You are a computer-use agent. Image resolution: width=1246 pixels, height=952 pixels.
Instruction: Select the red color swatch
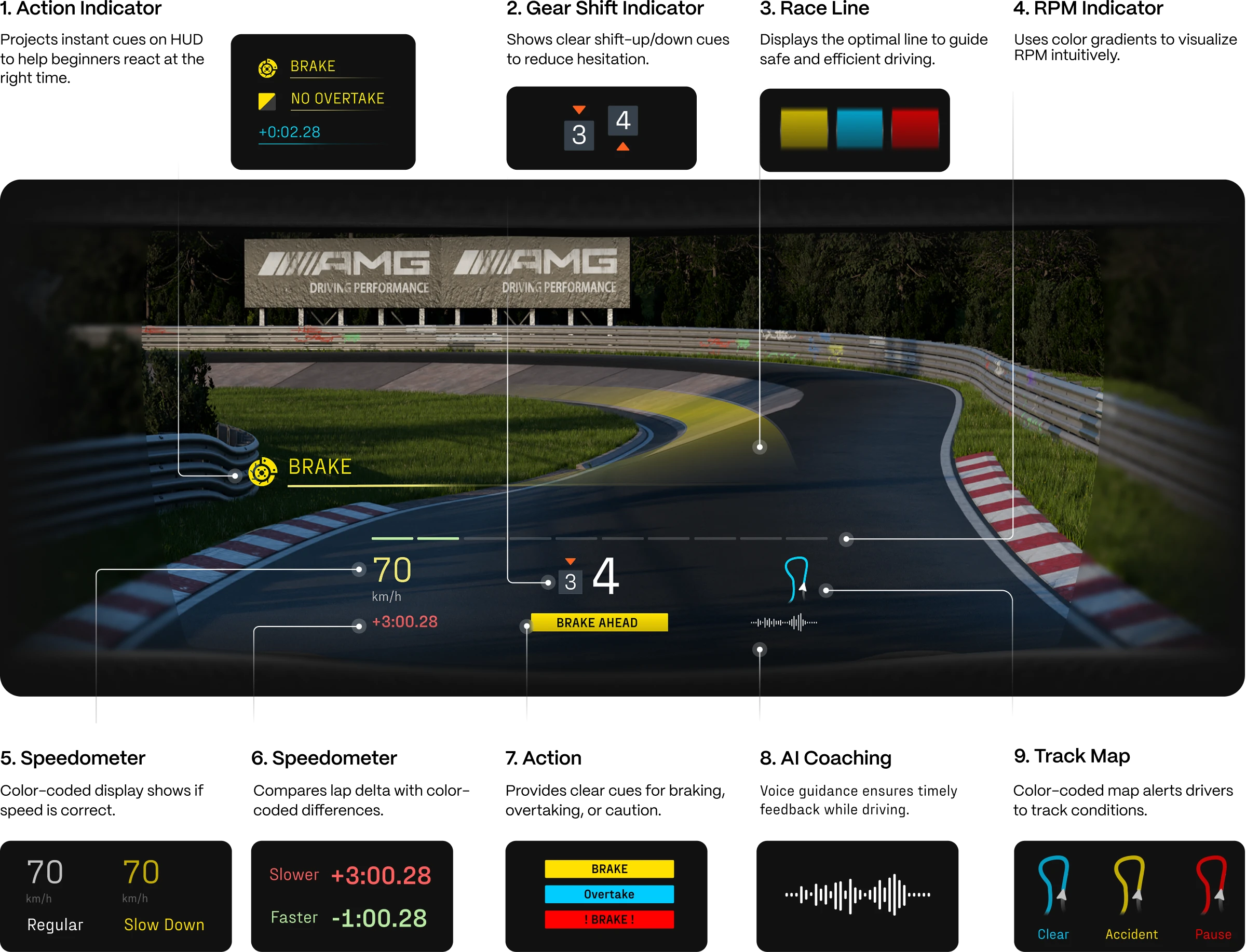click(915, 129)
